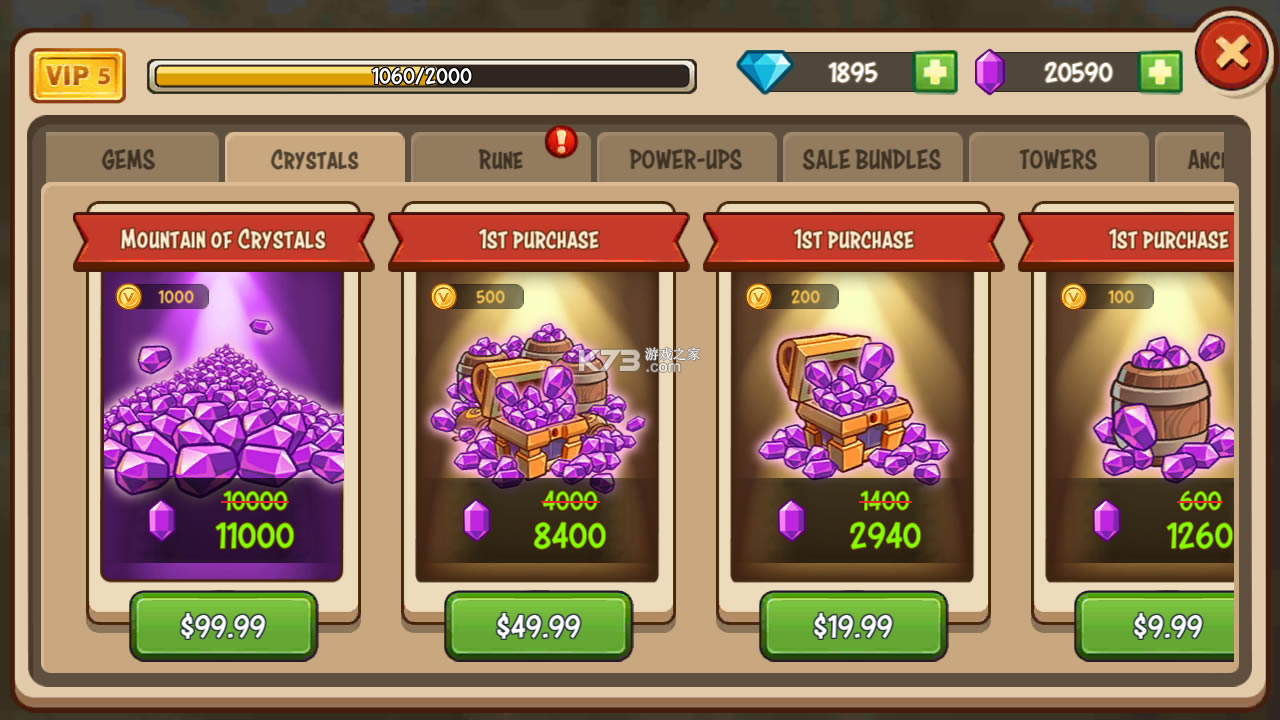The width and height of the screenshot is (1280, 720).
Task: Close the shop with the red X
Action: pyautogui.click(x=1232, y=52)
